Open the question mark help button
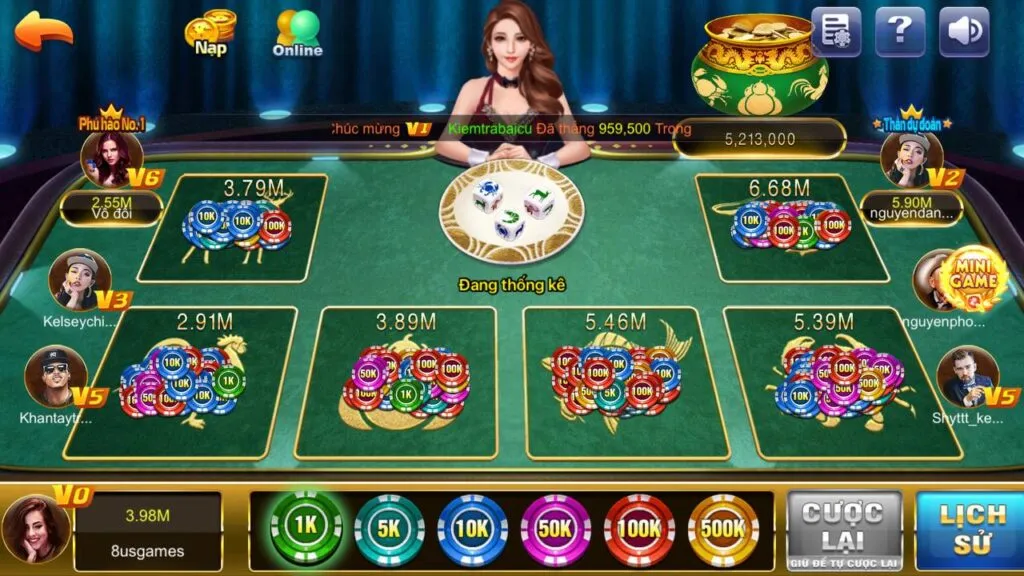This screenshot has width=1024, height=576. (900, 32)
